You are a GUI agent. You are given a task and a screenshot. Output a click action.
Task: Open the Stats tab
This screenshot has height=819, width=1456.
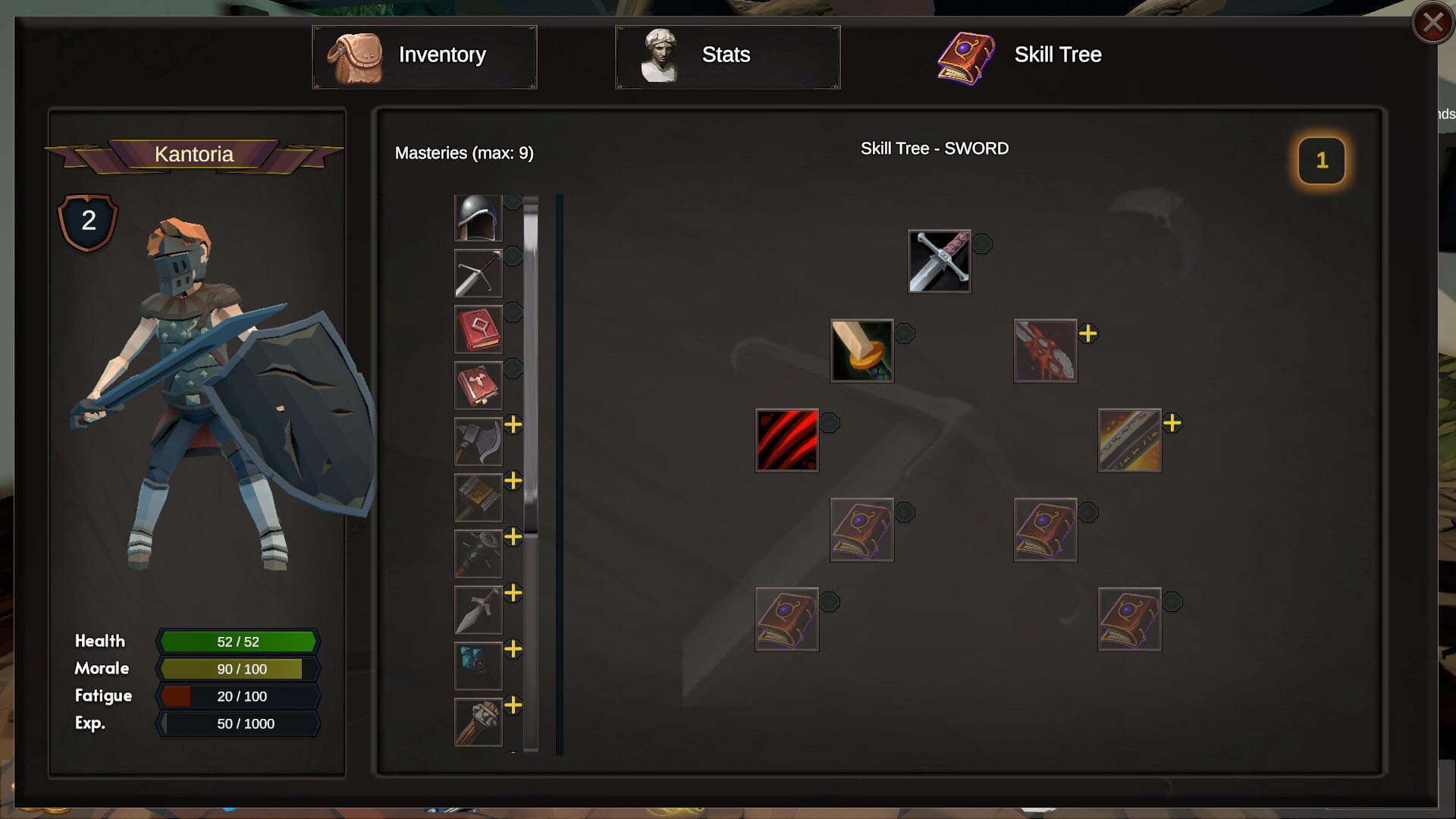coord(726,55)
